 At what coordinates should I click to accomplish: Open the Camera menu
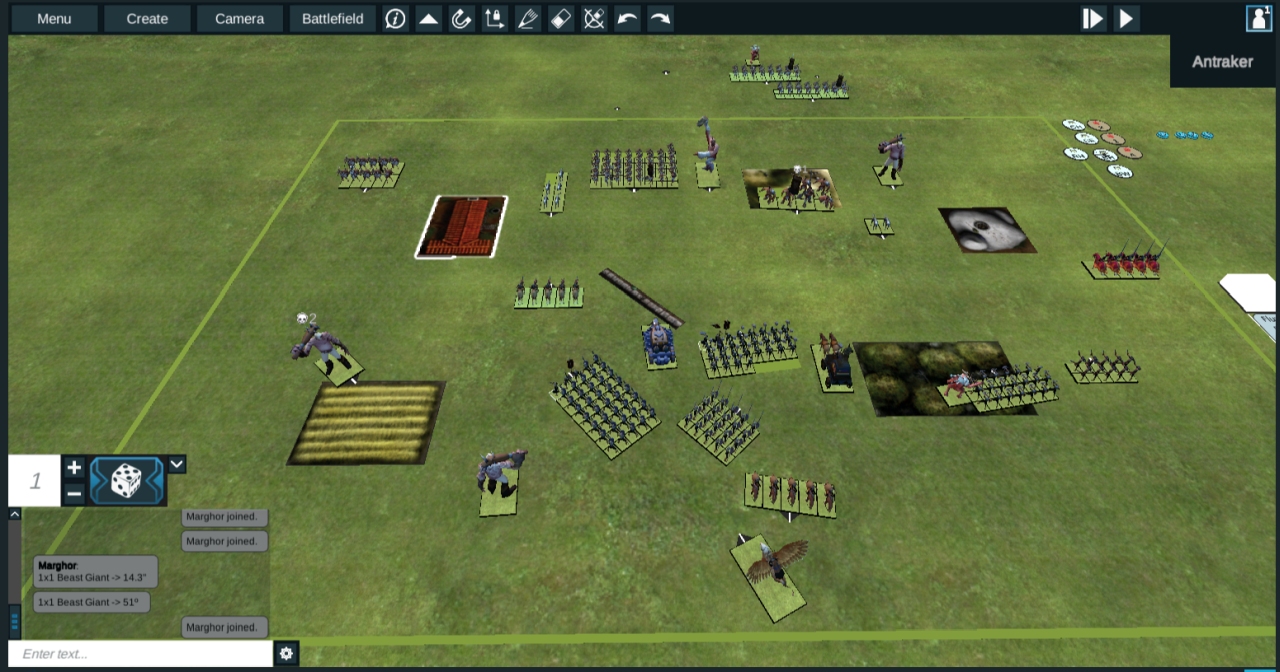point(239,18)
